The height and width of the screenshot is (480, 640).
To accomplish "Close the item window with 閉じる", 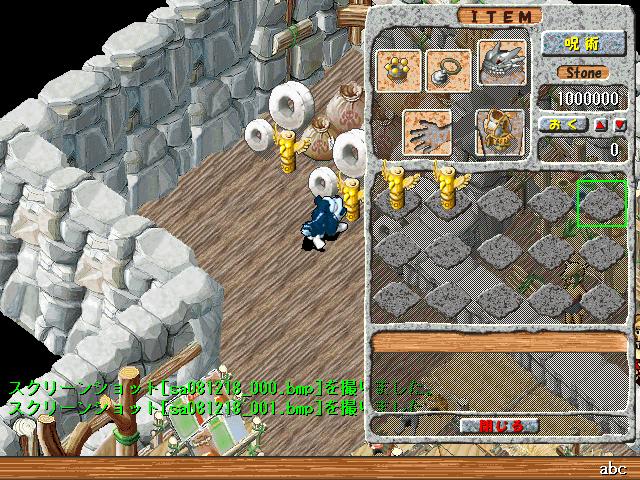I will [x=499, y=425].
